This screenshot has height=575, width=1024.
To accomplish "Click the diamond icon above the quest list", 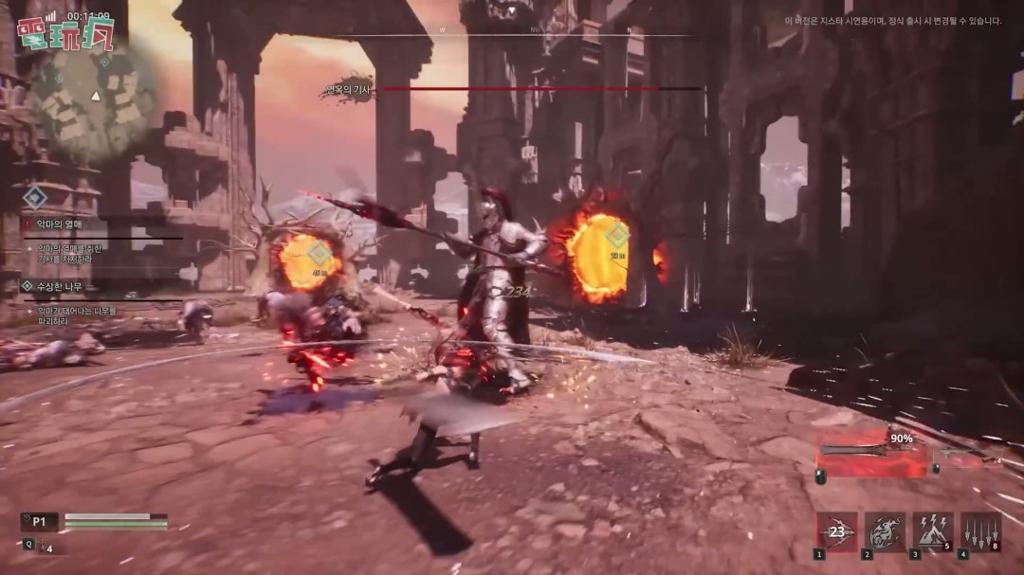I will [36, 197].
